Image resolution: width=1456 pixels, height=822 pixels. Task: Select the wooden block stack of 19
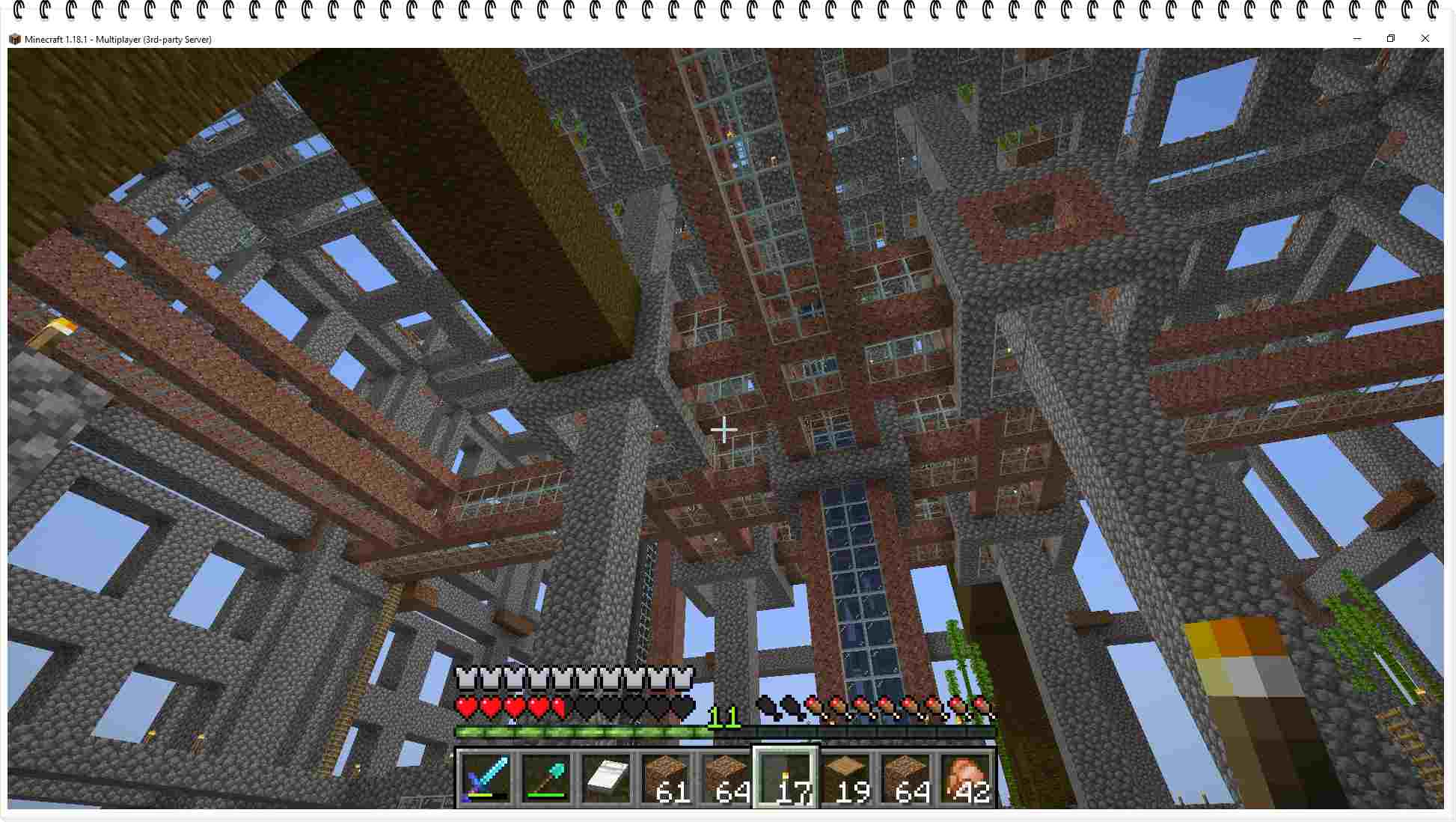[x=845, y=778]
